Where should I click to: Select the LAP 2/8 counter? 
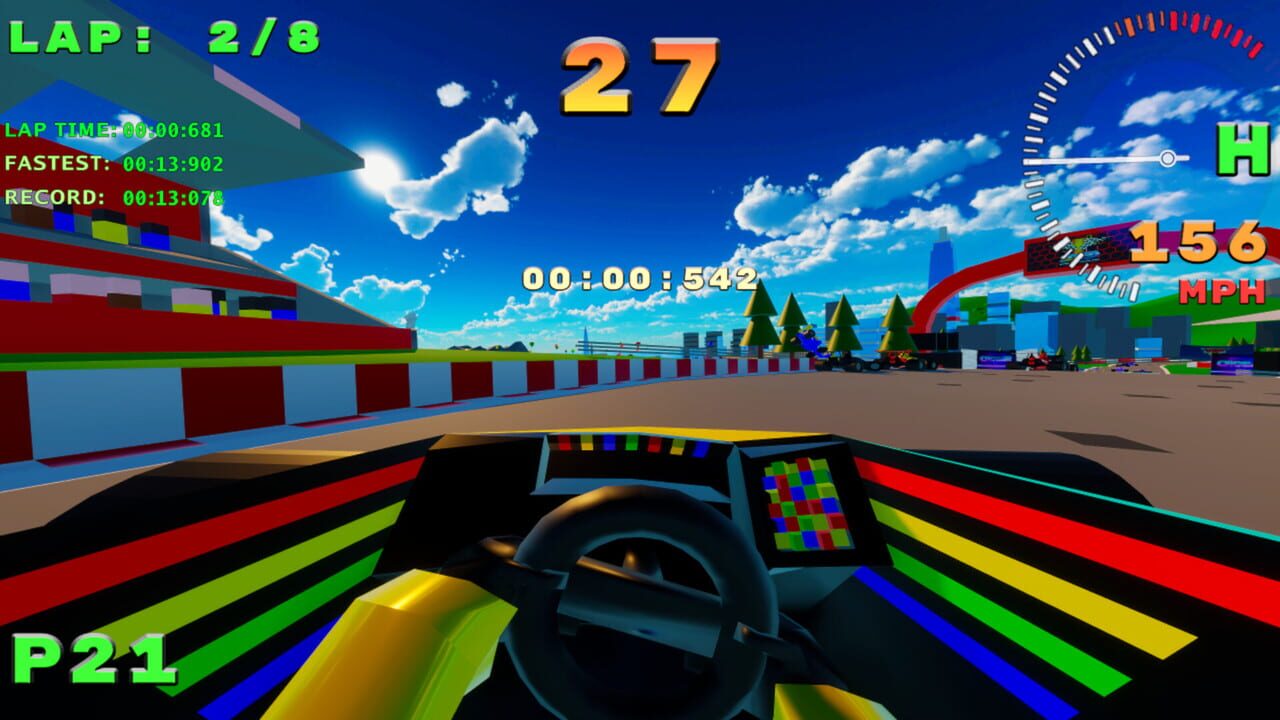pyautogui.click(x=160, y=36)
